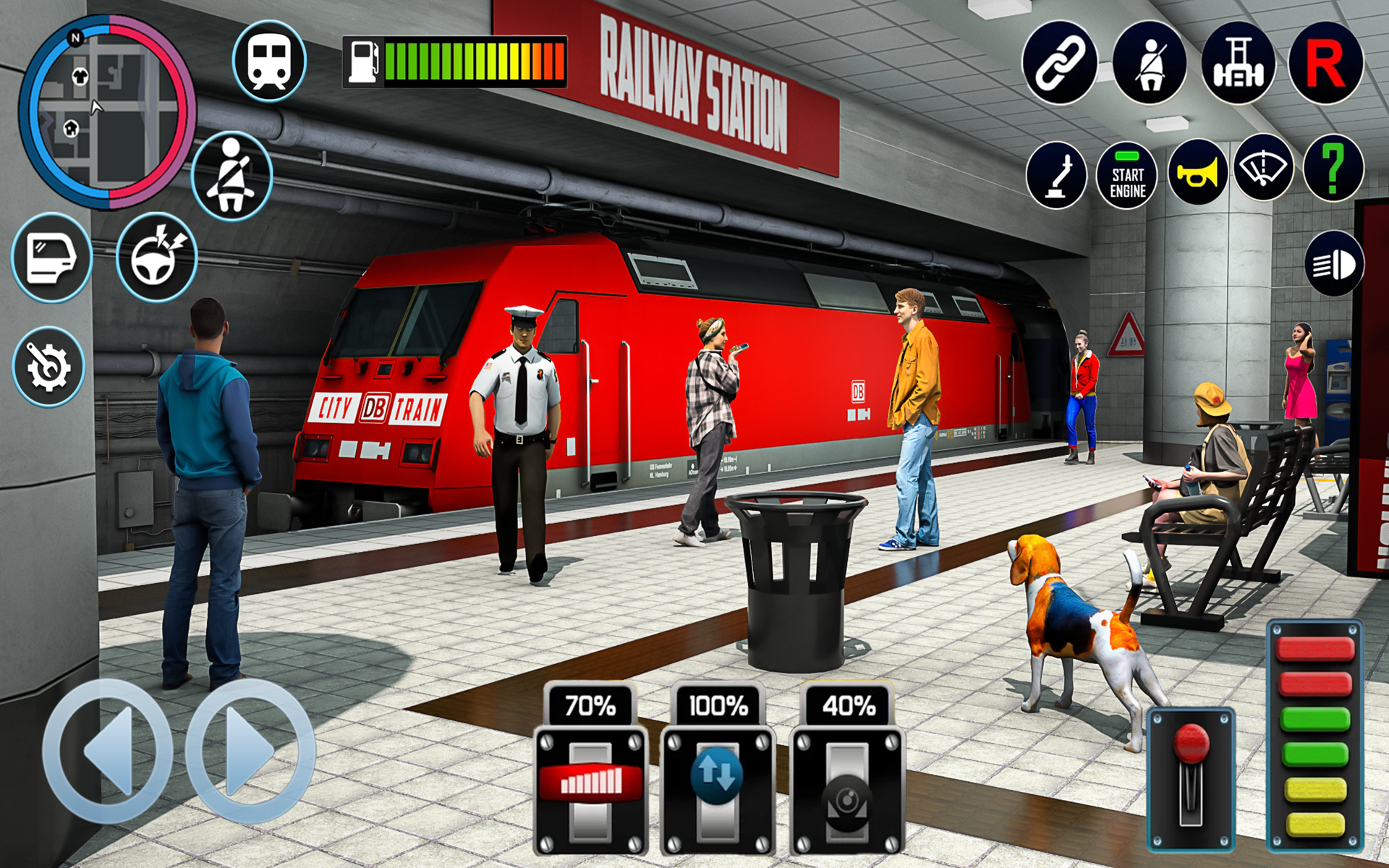The height and width of the screenshot is (868, 1389).
Task: Steer with the right arrow button
Action: tap(250, 751)
